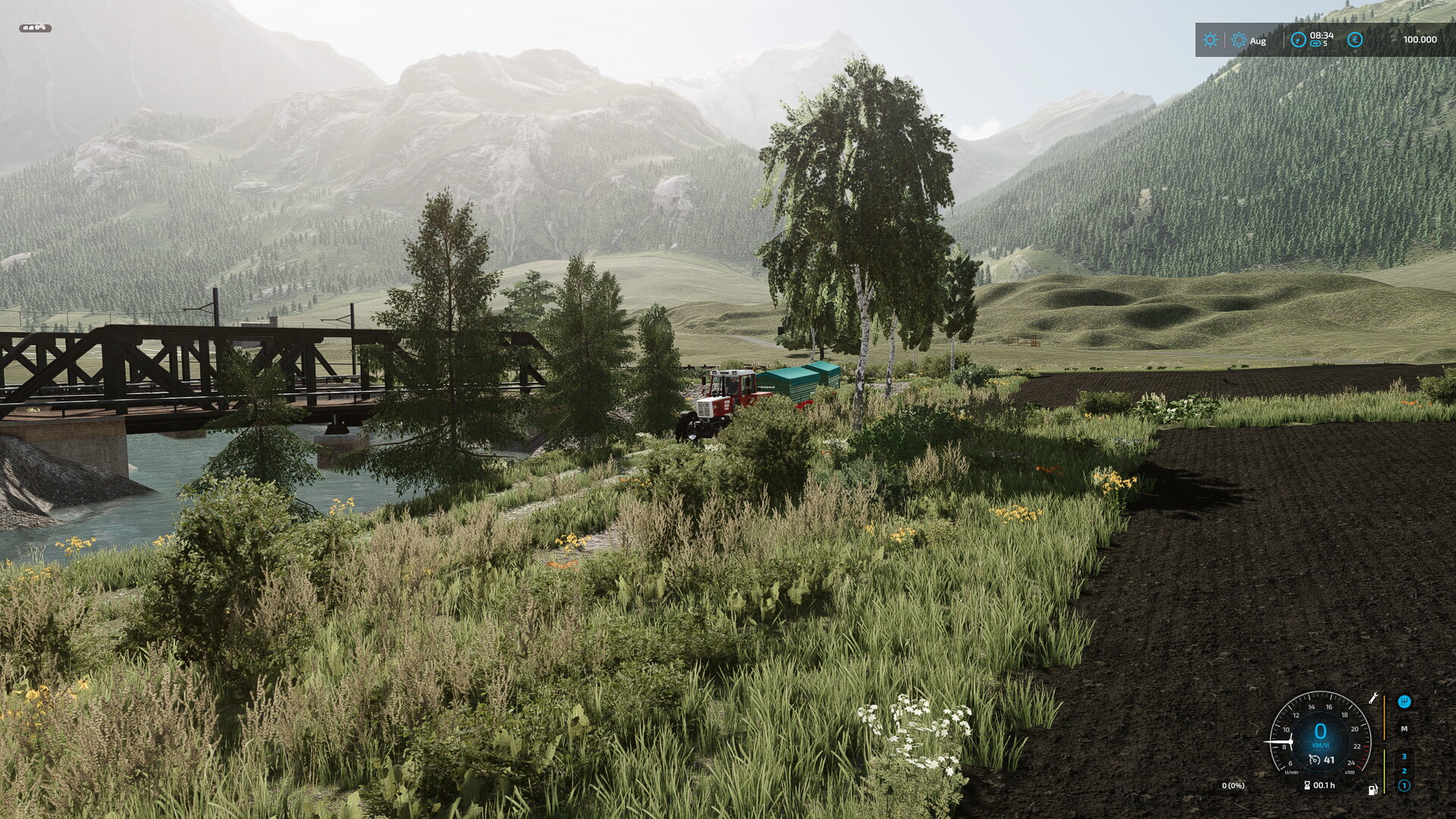The image size is (1456, 819).
Task: Select the circled gear 1 indicator
Action: (1404, 786)
